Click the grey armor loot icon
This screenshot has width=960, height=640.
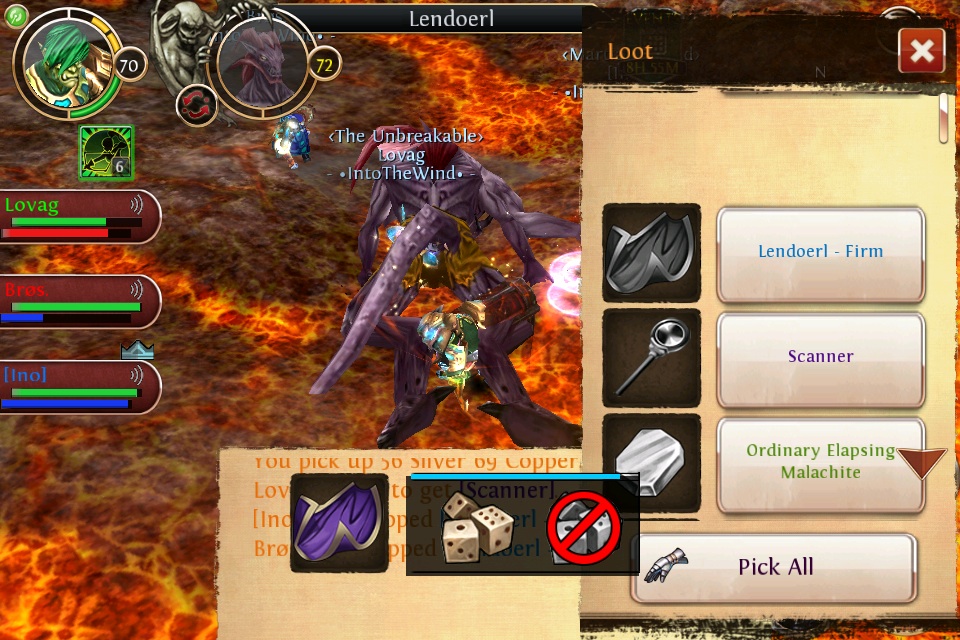(x=651, y=252)
